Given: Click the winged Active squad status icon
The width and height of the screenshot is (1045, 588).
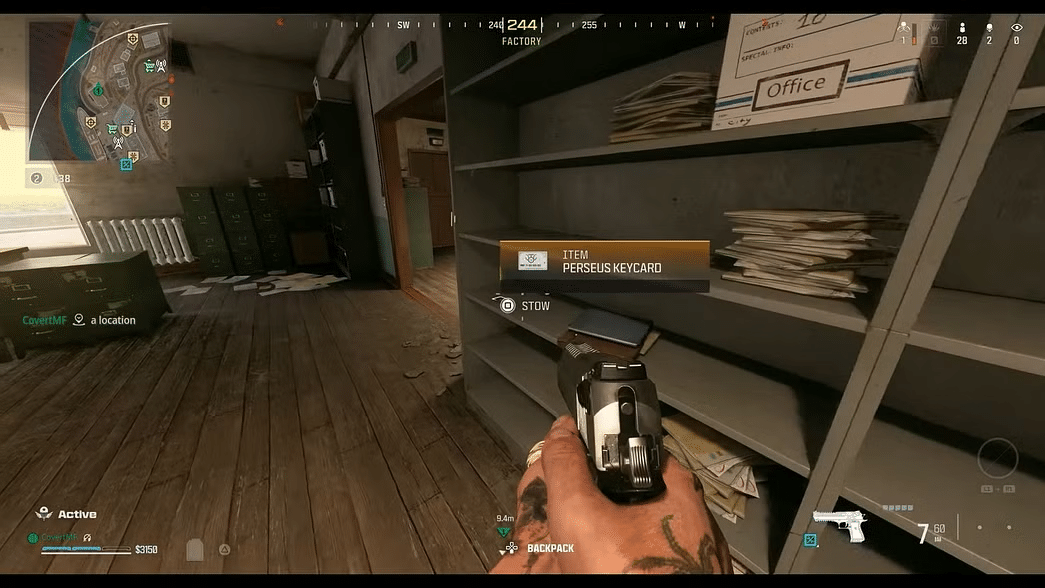Looking at the screenshot, I should pos(43,514).
